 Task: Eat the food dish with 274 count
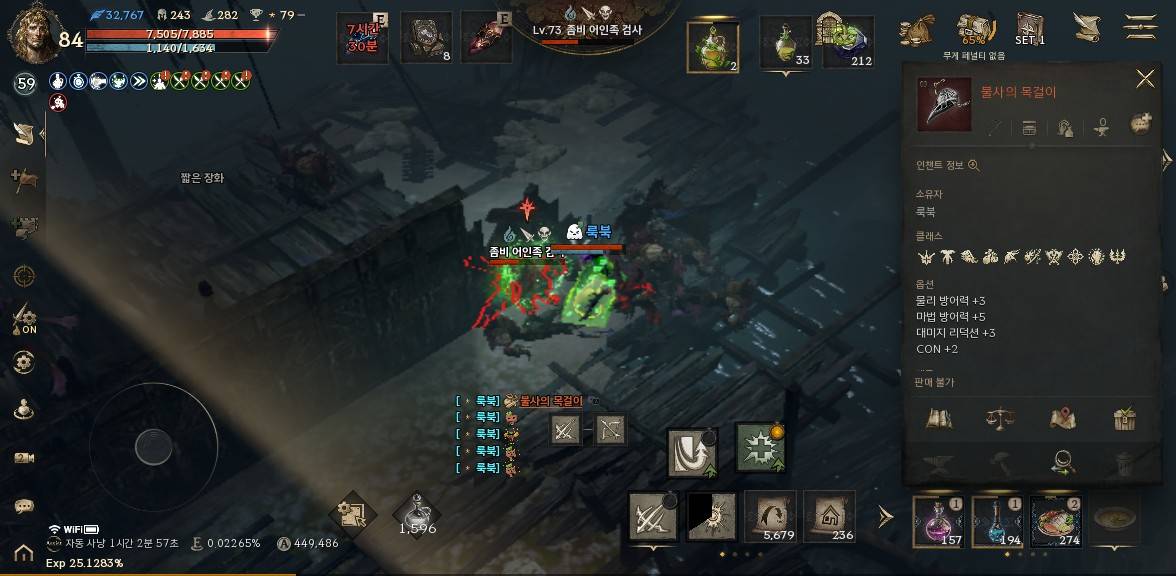coord(1056,522)
